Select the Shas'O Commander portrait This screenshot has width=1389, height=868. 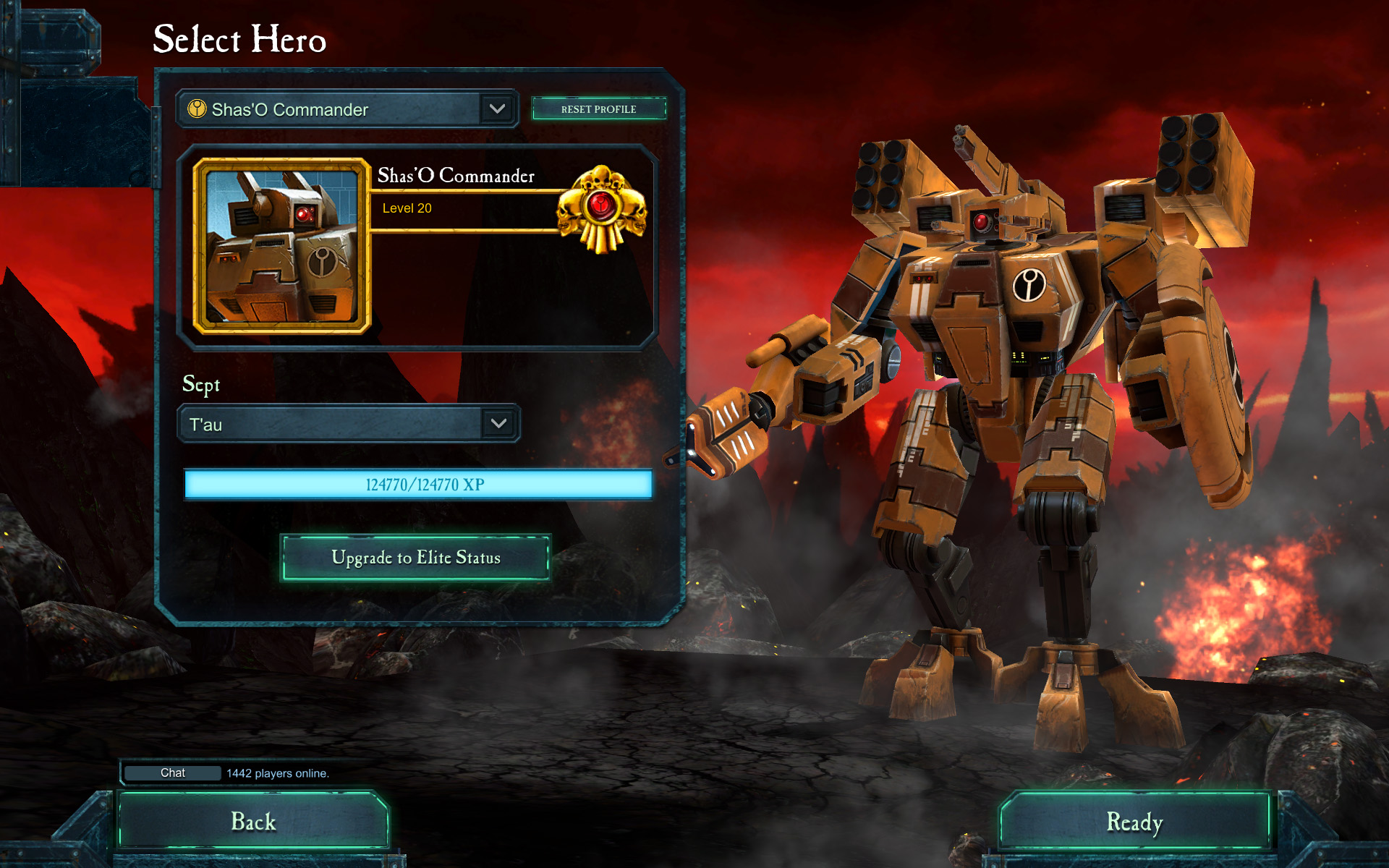click(x=282, y=246)
